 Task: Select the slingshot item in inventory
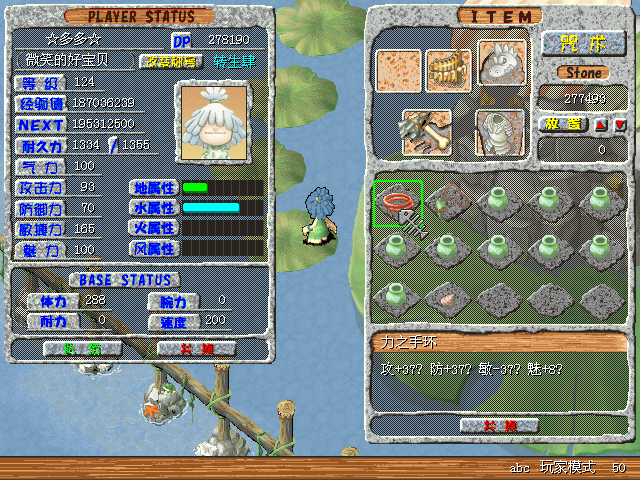(445, 201)
